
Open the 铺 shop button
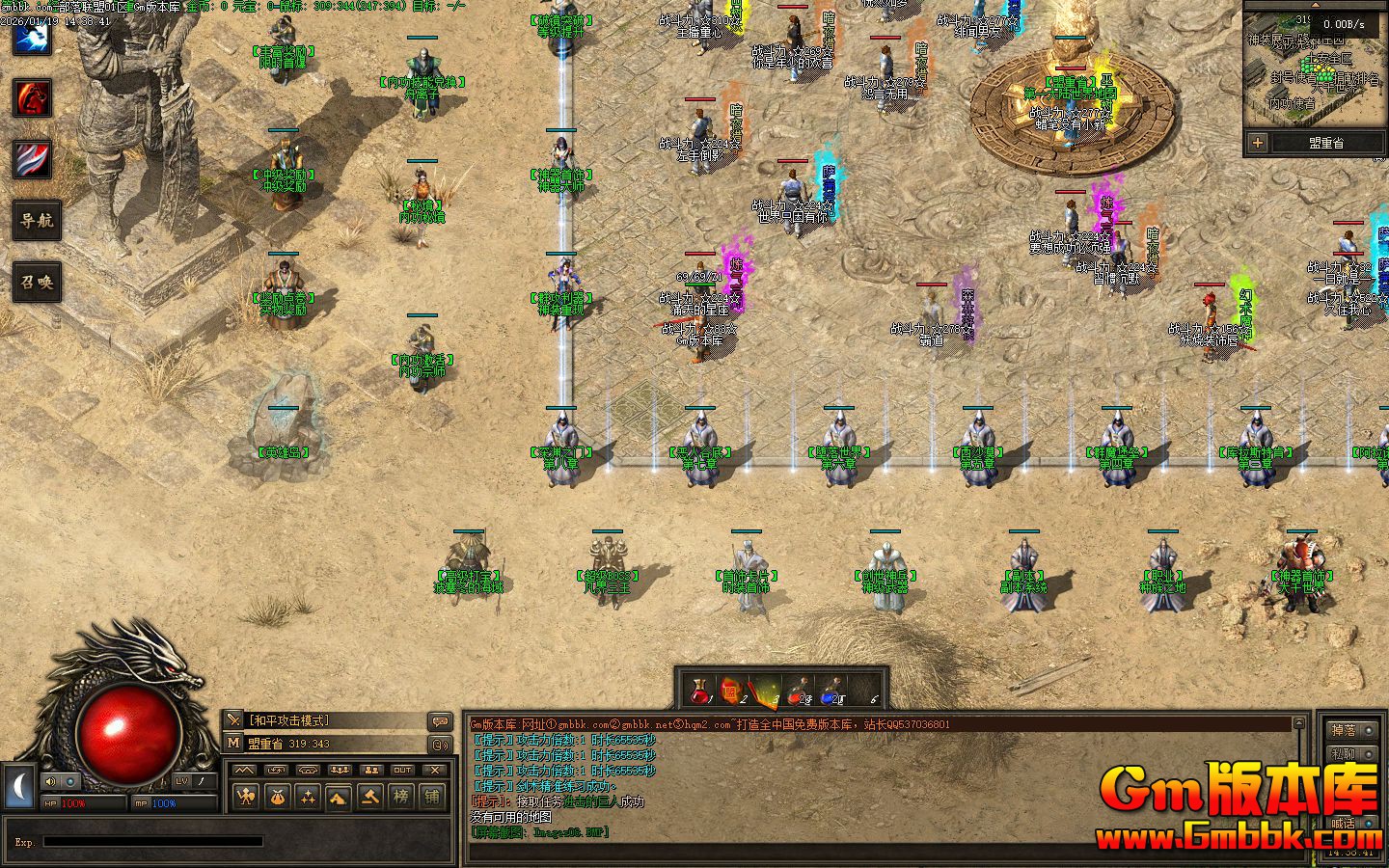point(432,797)
